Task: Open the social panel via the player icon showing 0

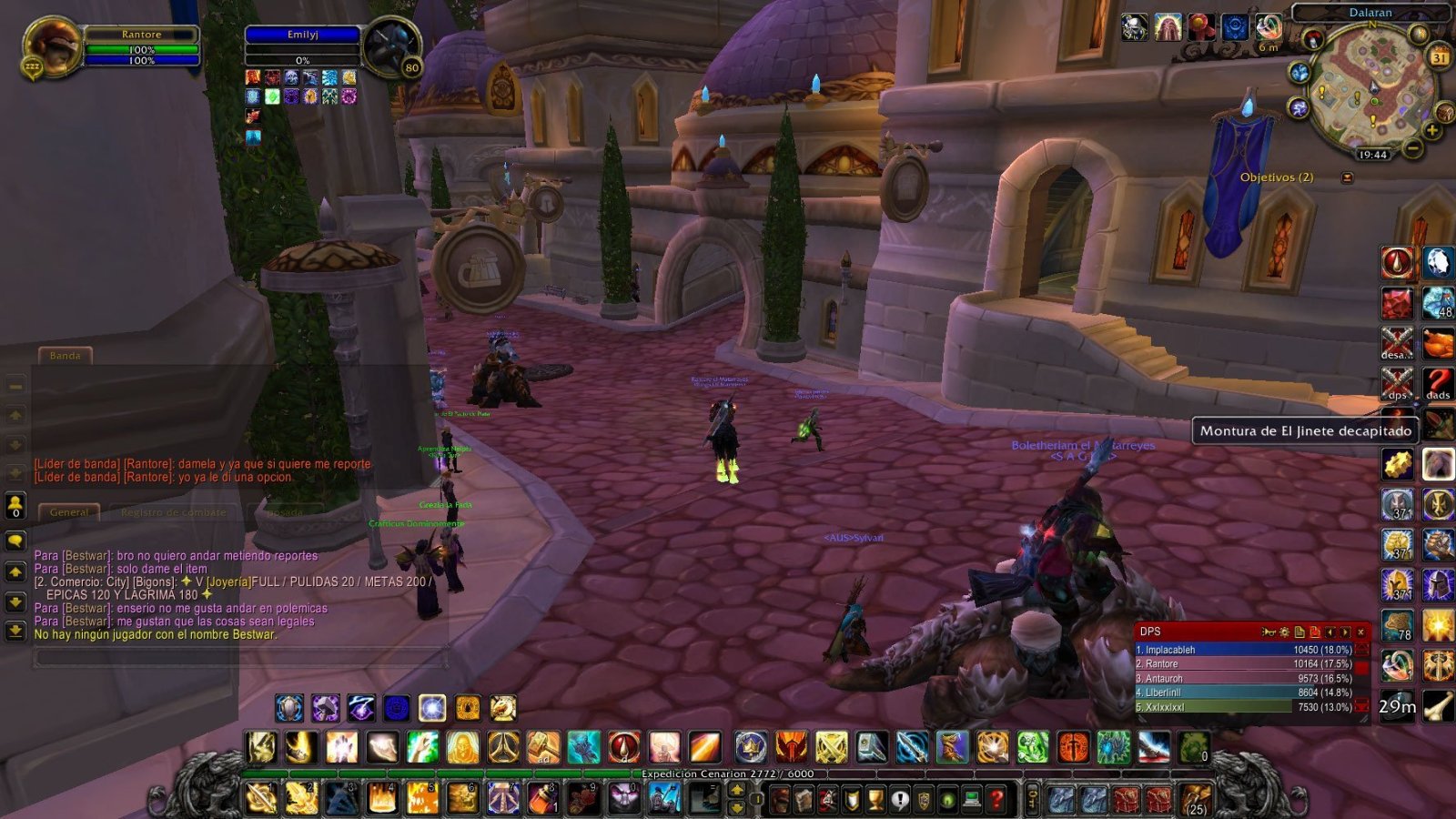Action: coord(14,505)
